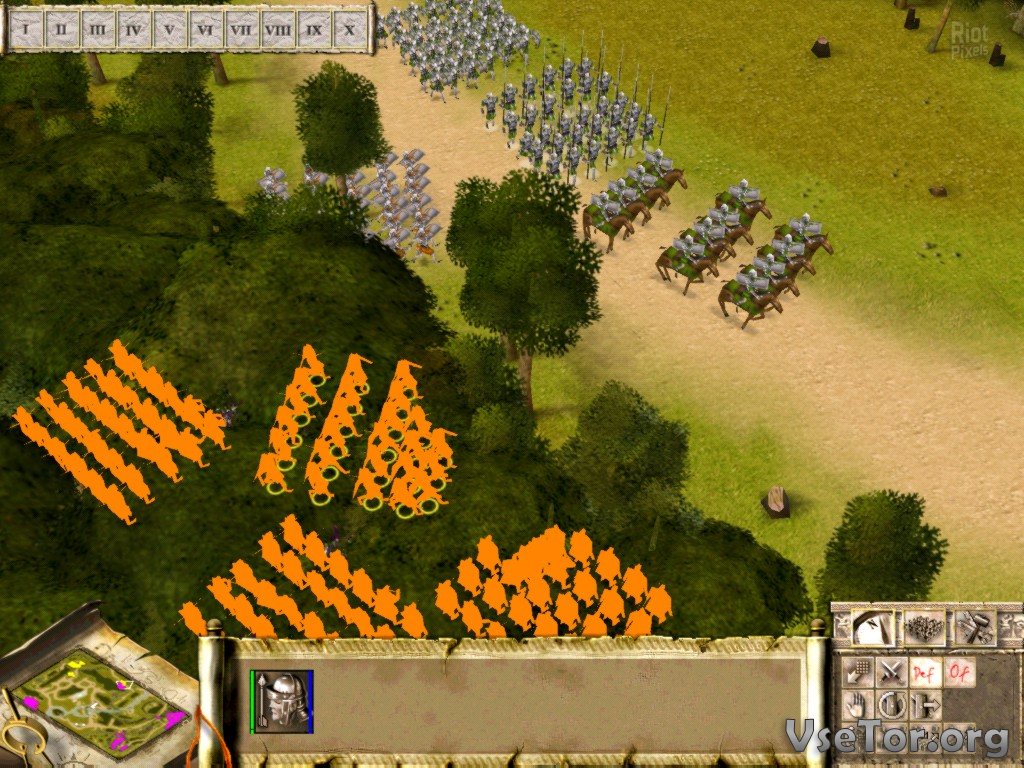Screen dimensions: 1024x768
Task: Select control group II
Action: click(61, 28)
